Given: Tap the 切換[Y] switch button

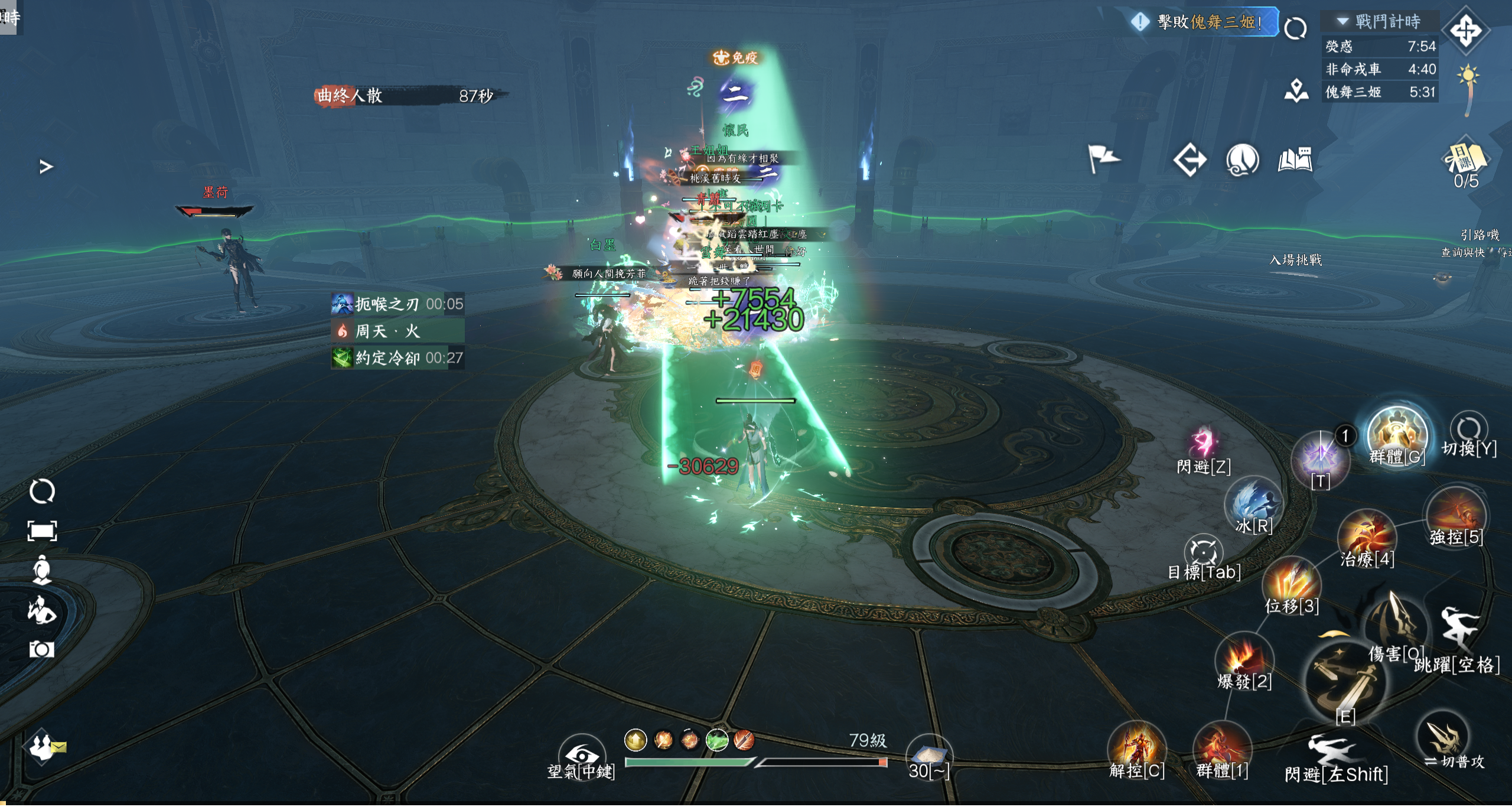Looking at the screenshot, I should point(1469,428).
